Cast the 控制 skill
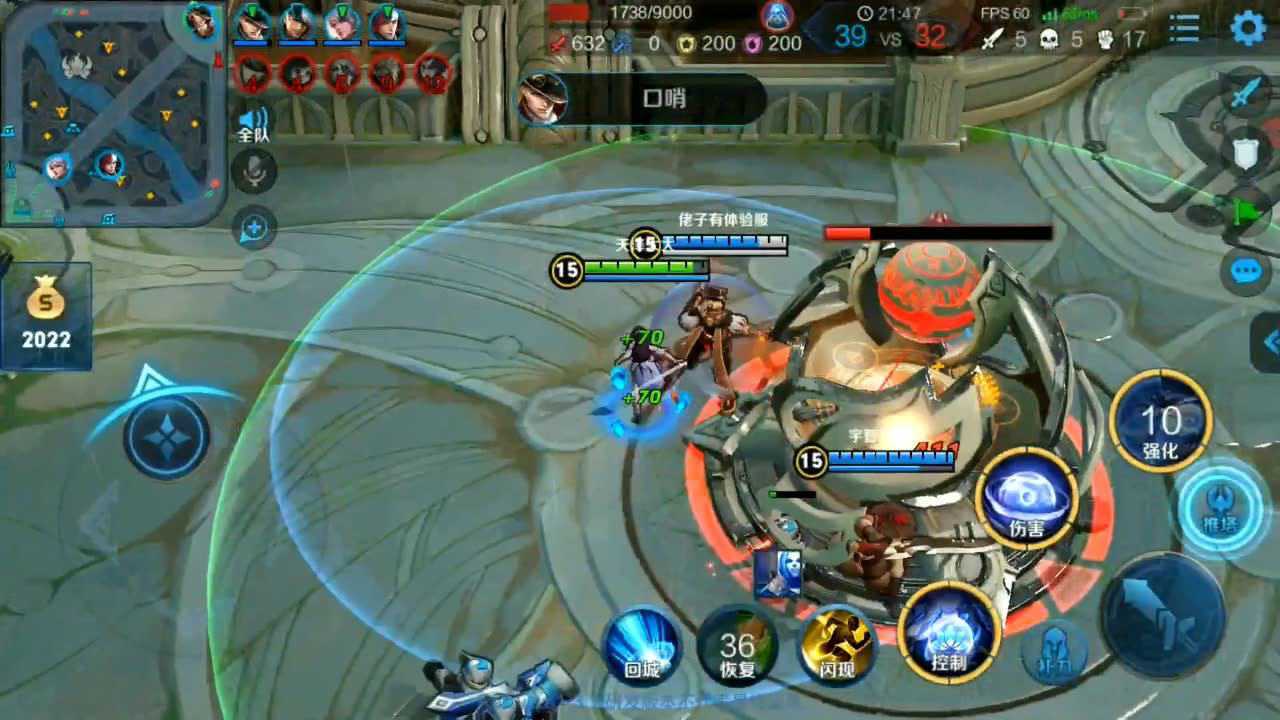1280x720 pixels. [x=949, y=632]
